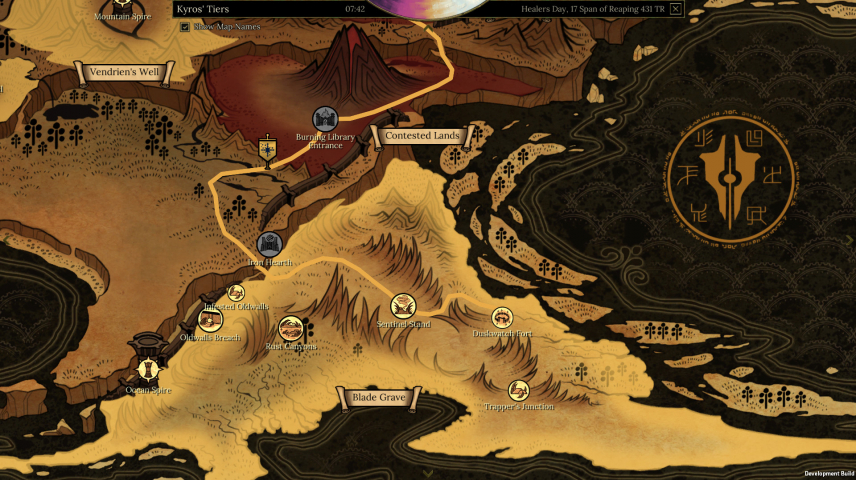Click the Sentinel Stand location marker

403,306
